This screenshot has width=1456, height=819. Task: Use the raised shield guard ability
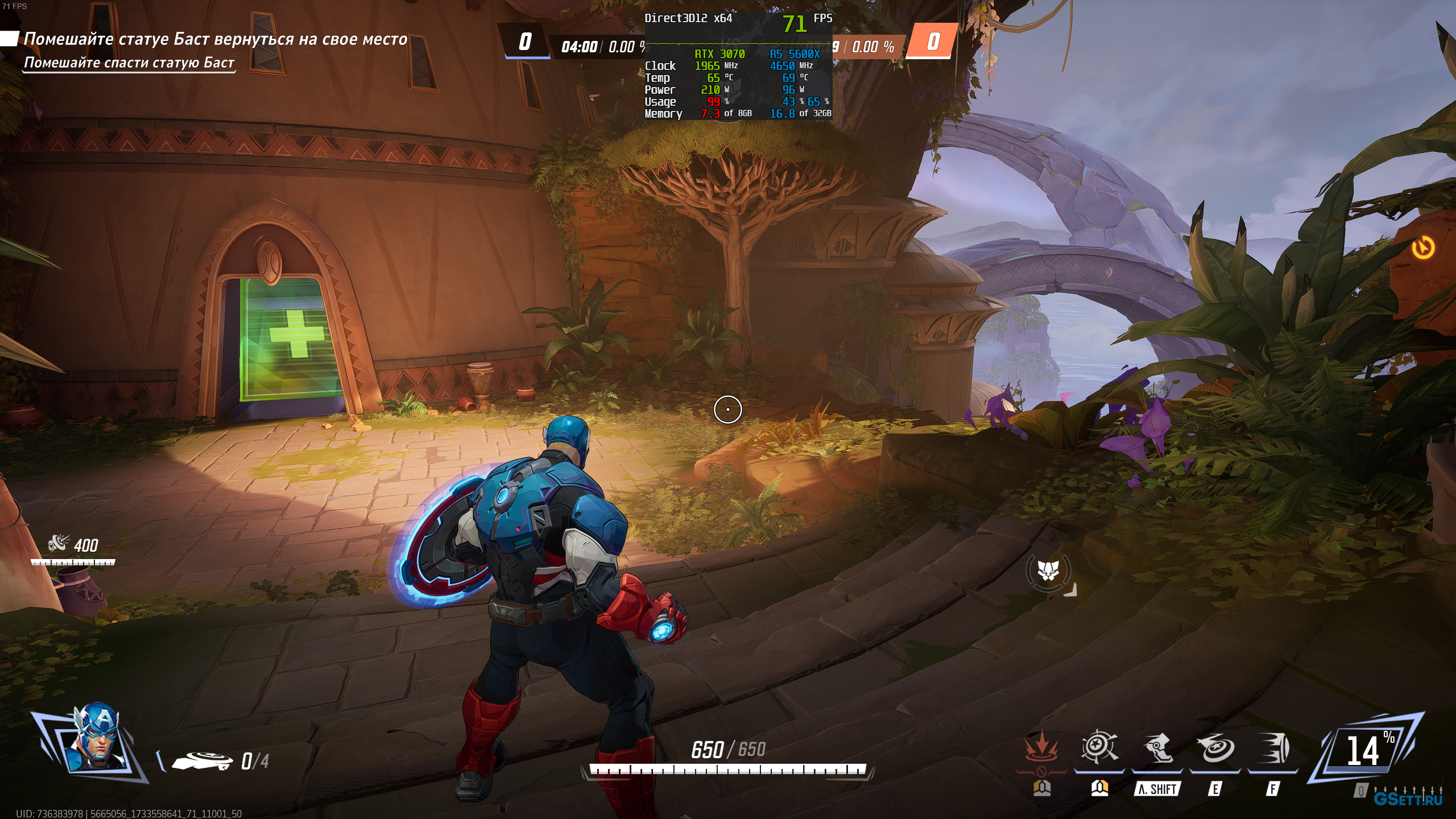[1099, 747]
